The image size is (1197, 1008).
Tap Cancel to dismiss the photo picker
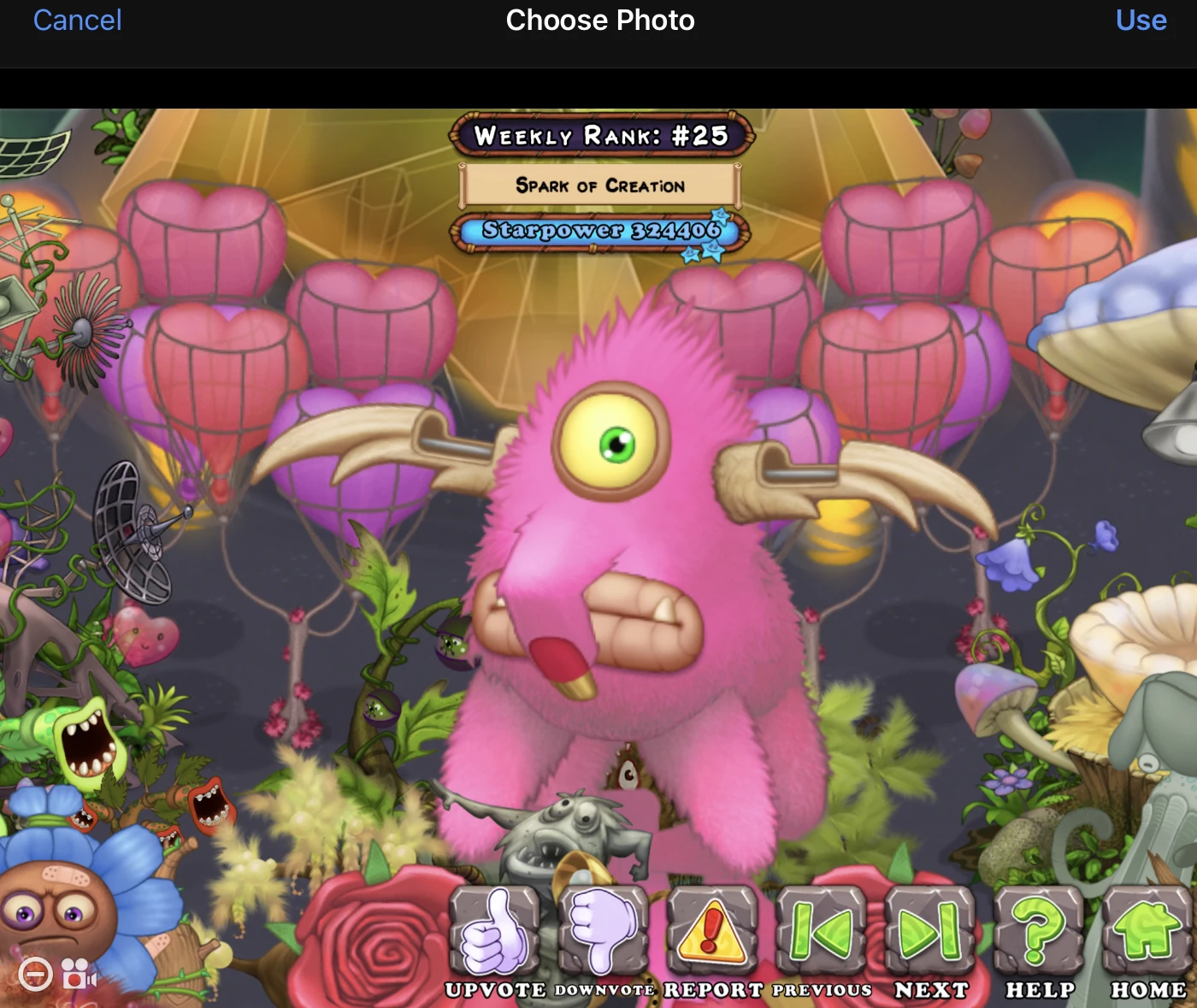click(x=77, y=21)
